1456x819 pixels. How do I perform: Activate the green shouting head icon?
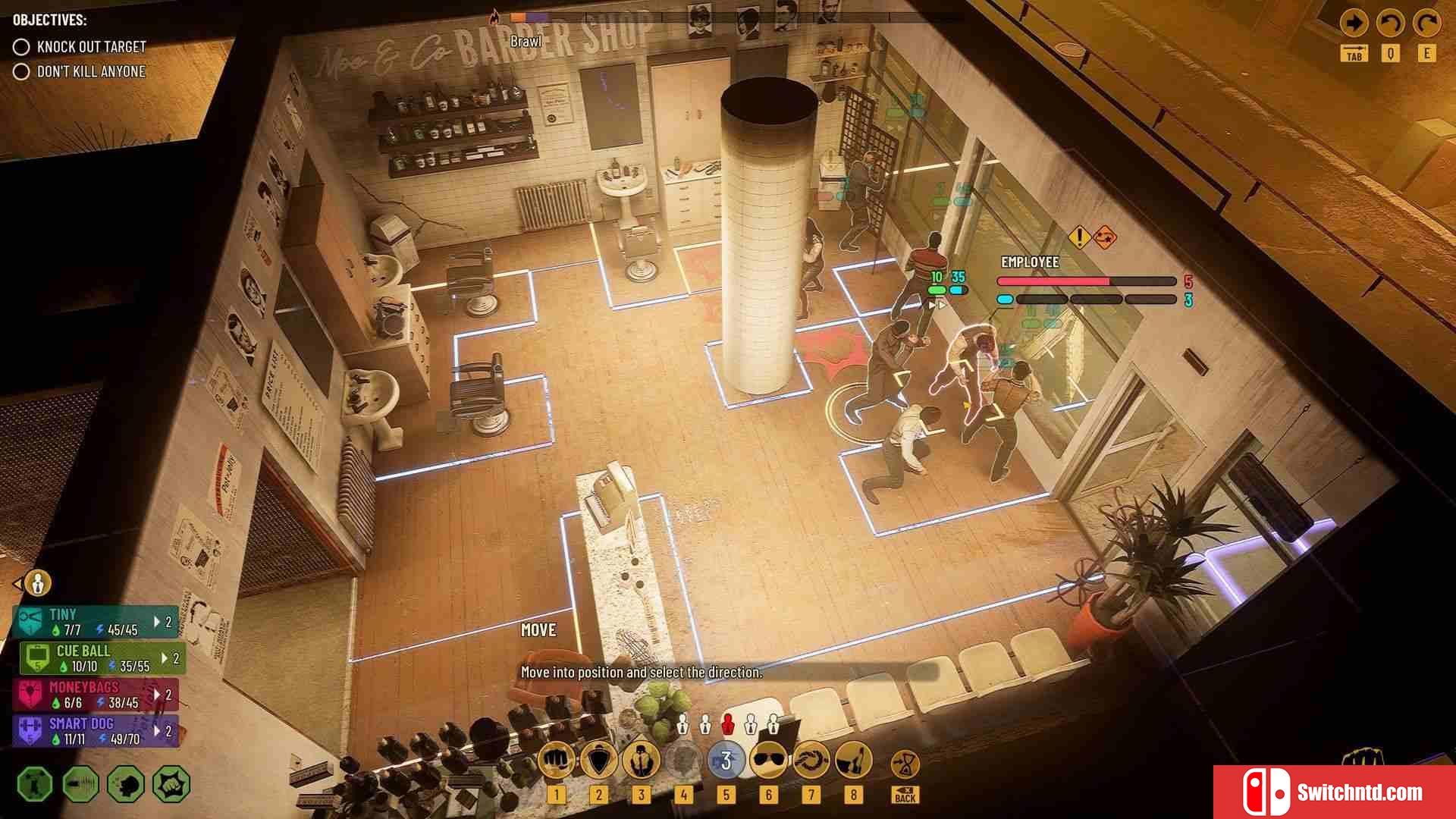pyautogui.click(x=126, y=784)
